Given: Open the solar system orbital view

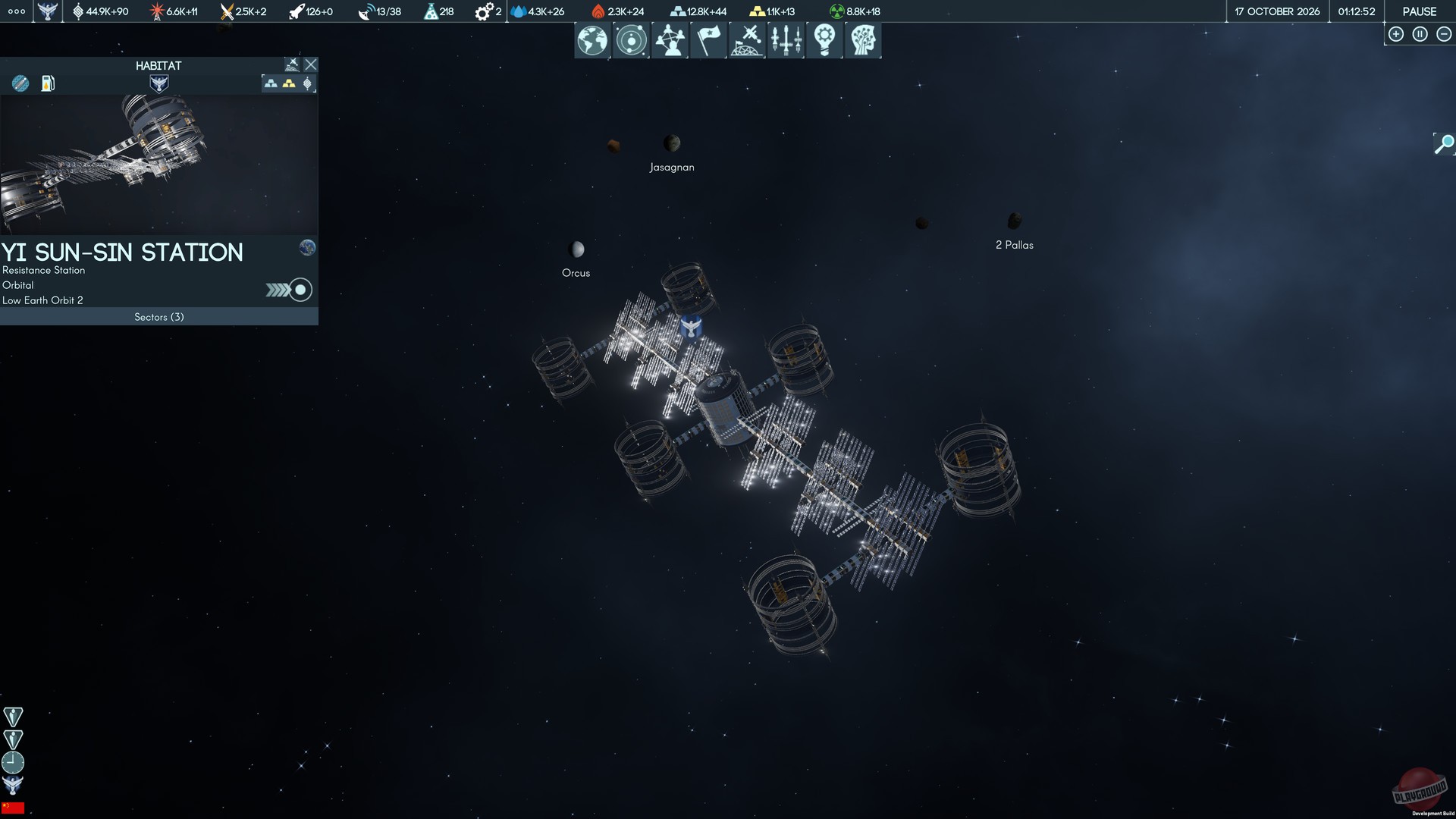Looking at the screenshot, I should (631, 40).
